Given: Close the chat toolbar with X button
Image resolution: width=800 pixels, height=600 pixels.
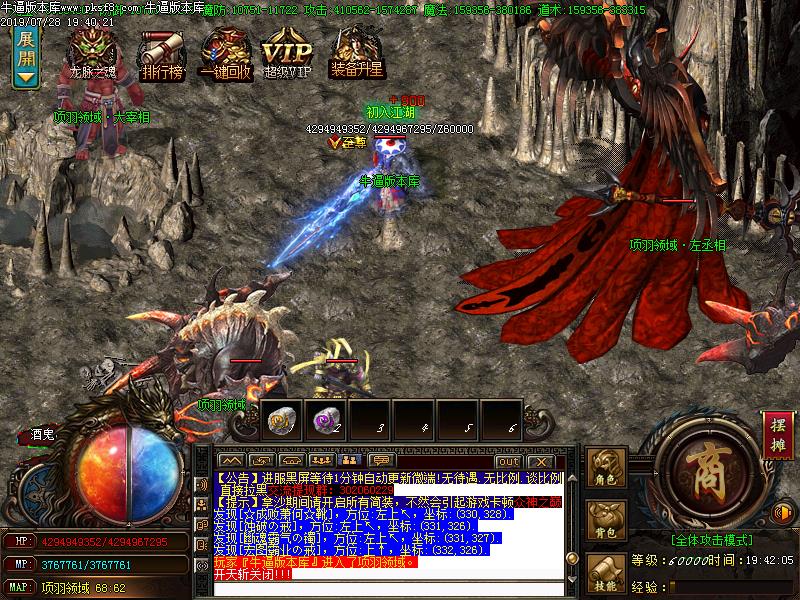Looking at the screenshot, I should 540,461.
